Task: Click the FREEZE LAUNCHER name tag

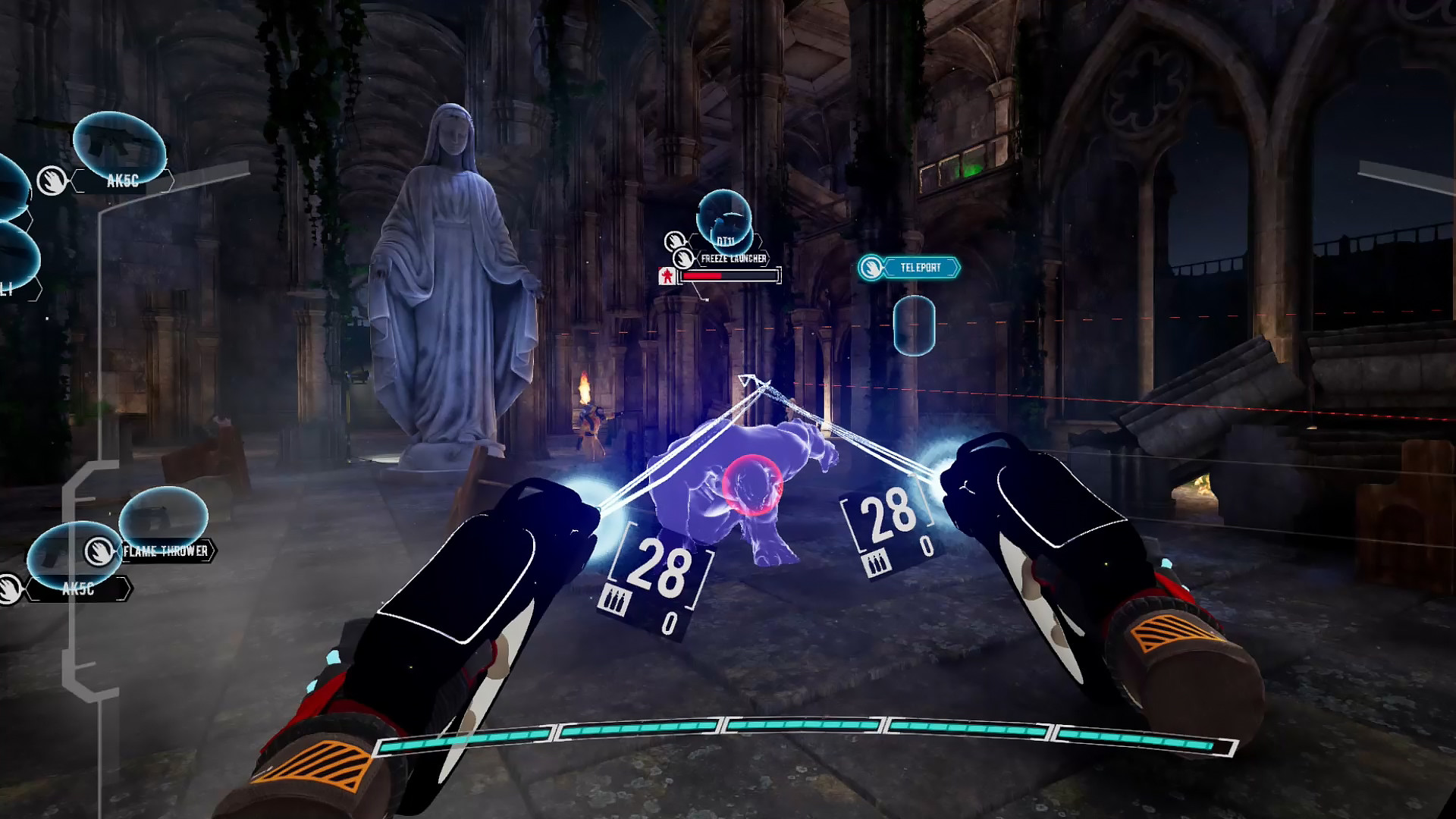Action: coord(733,258)
